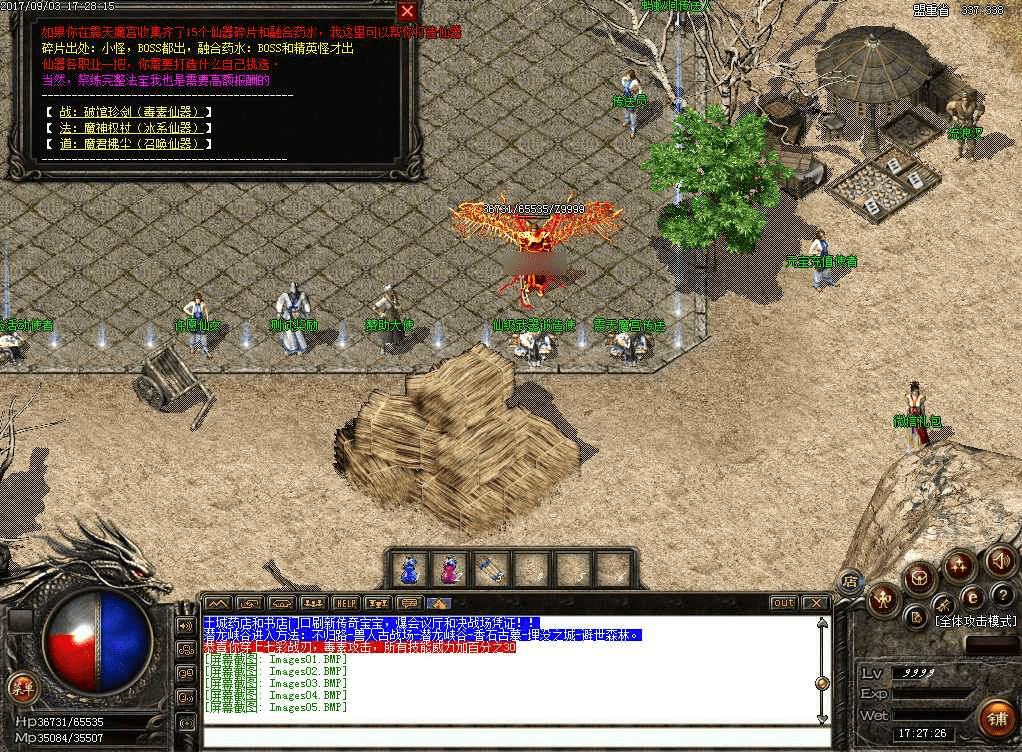1022x752 pixels.
Task: Open the 铺 stall button
Action: point(996,716)
